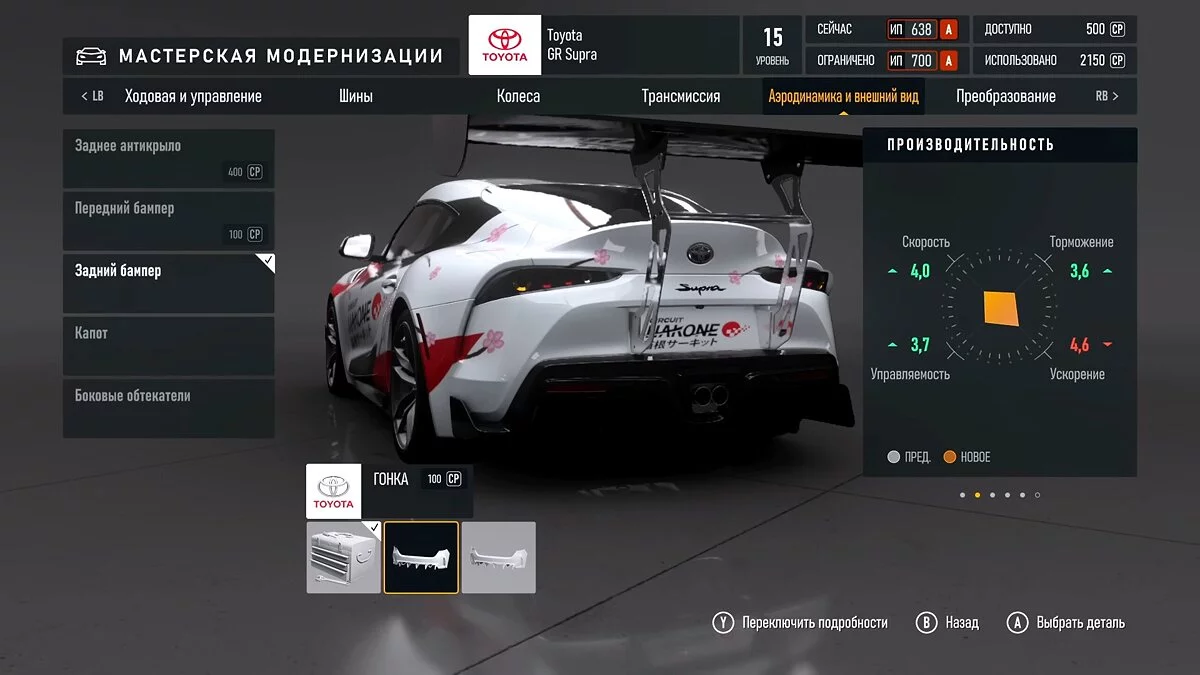
Task: Select the Колеса tab
Action: (x=518, y=97)
